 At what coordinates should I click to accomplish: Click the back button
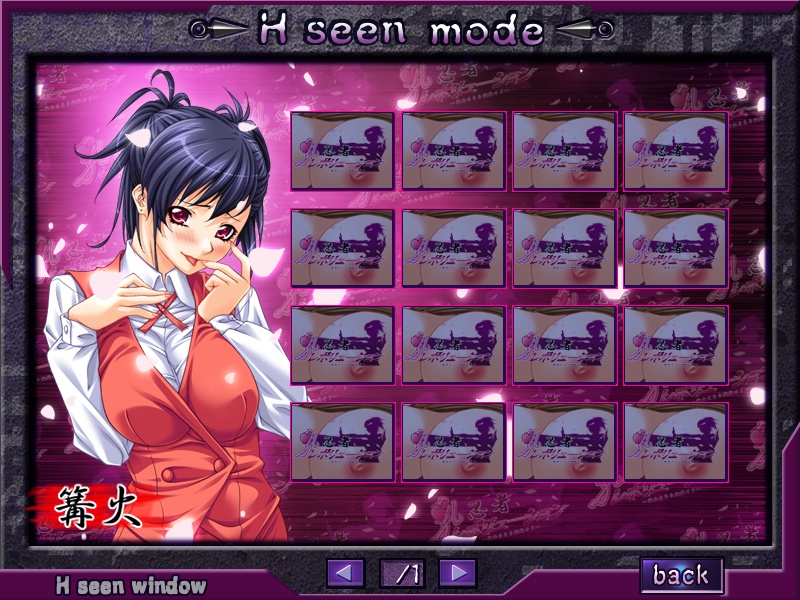click(681, 574)
